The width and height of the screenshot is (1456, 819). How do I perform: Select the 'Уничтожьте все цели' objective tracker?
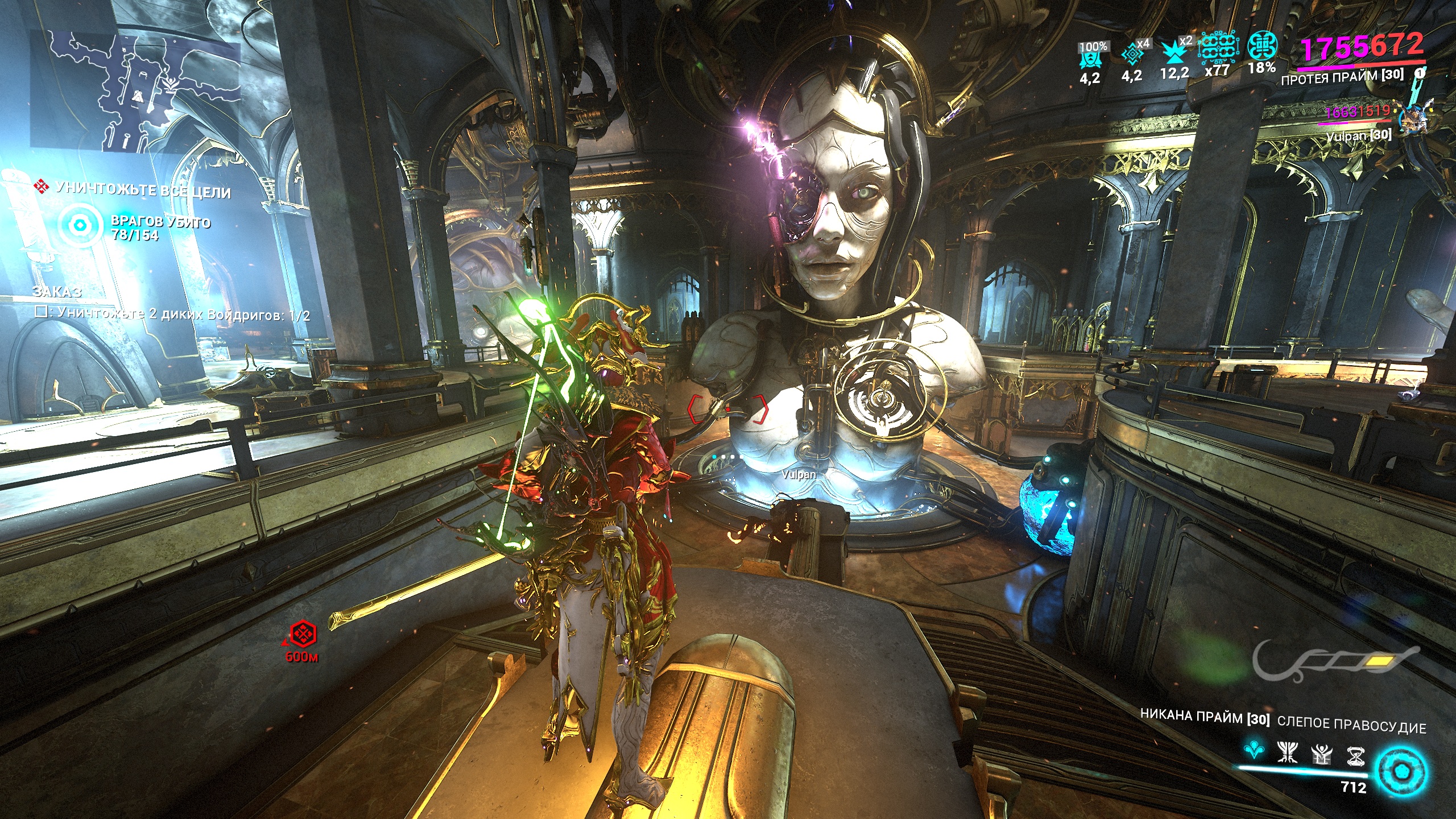click(142, 189)
